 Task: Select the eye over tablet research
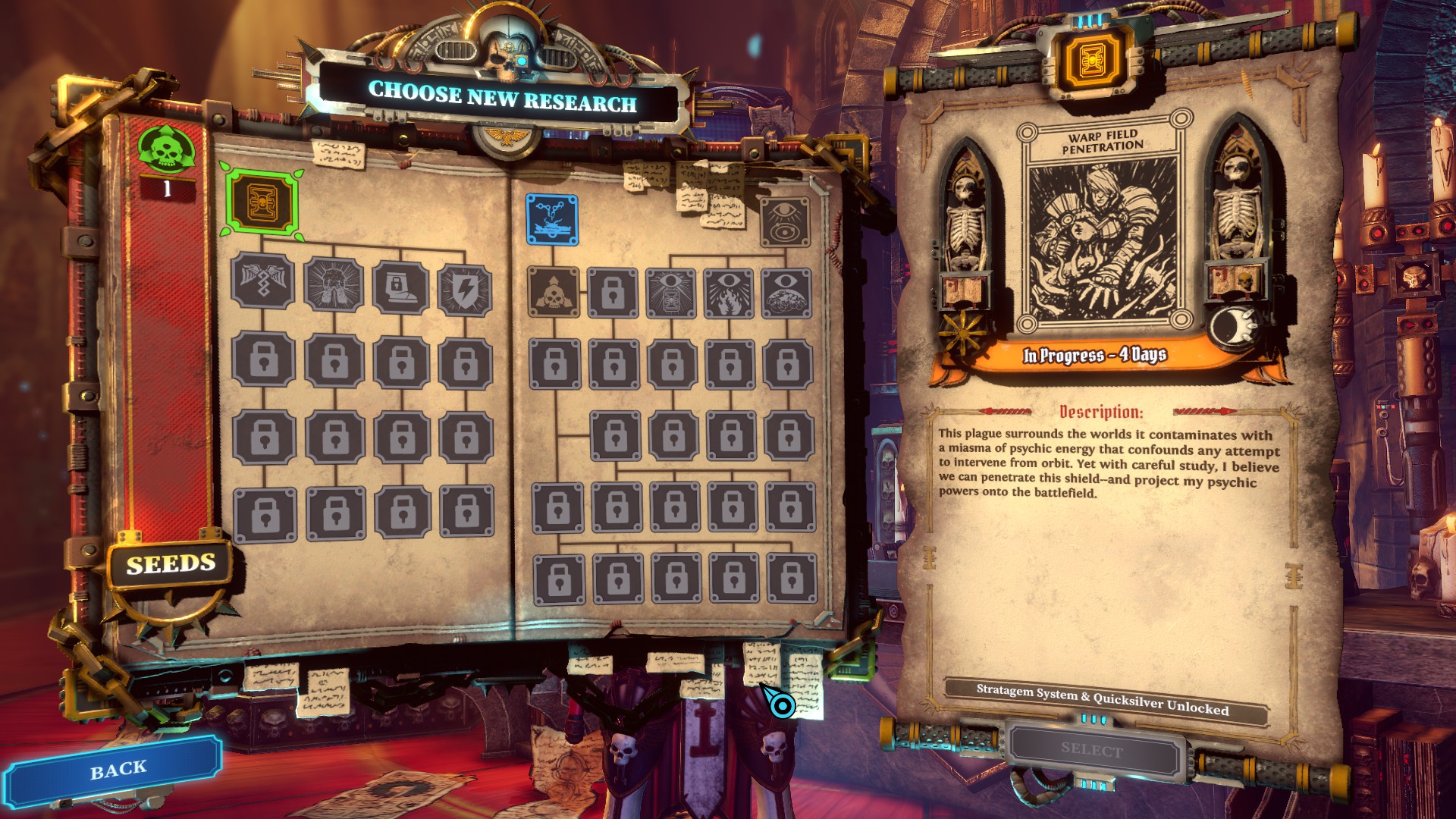[671, 293]
